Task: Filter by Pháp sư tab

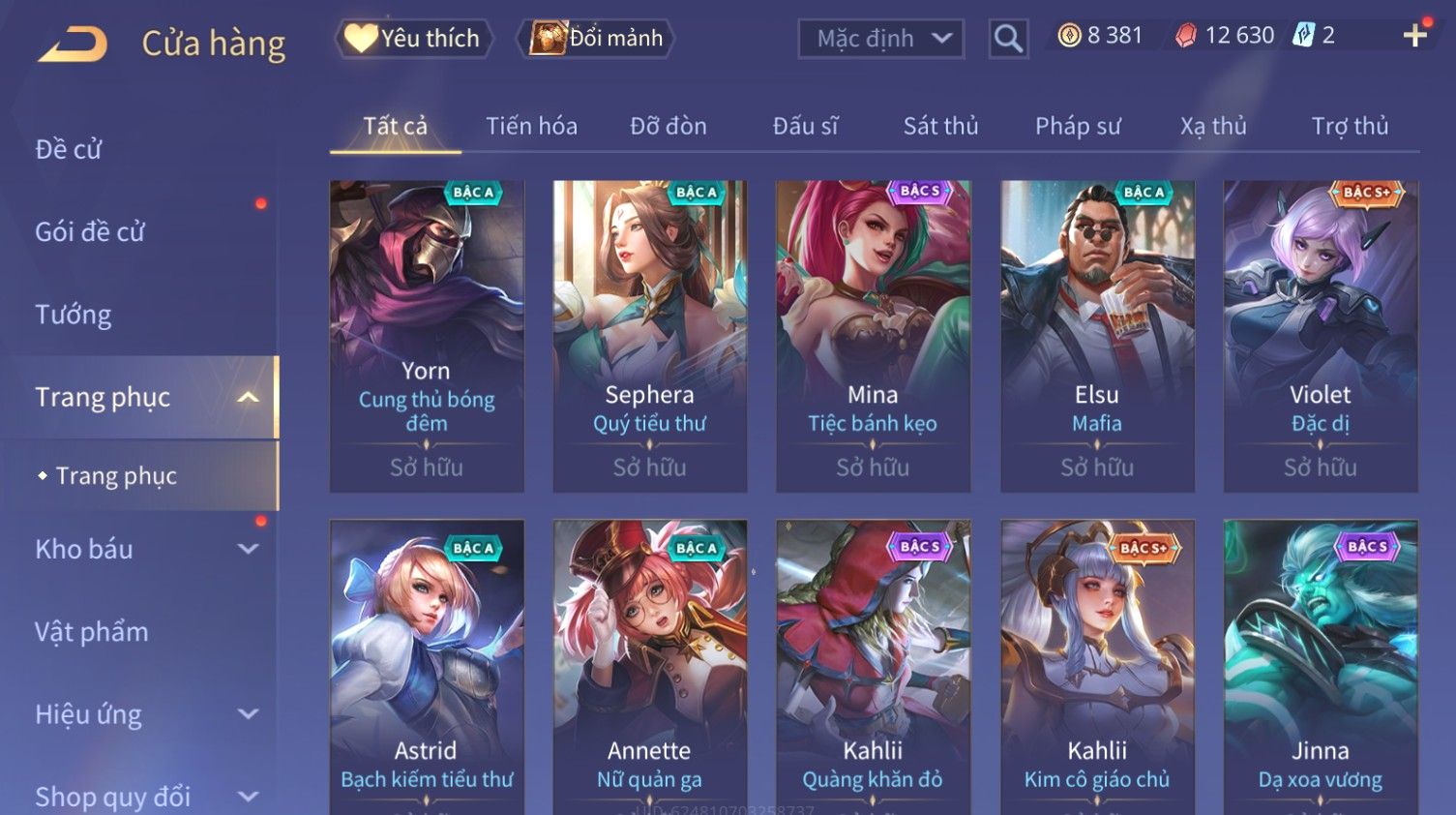Action: pos(1078,126)
